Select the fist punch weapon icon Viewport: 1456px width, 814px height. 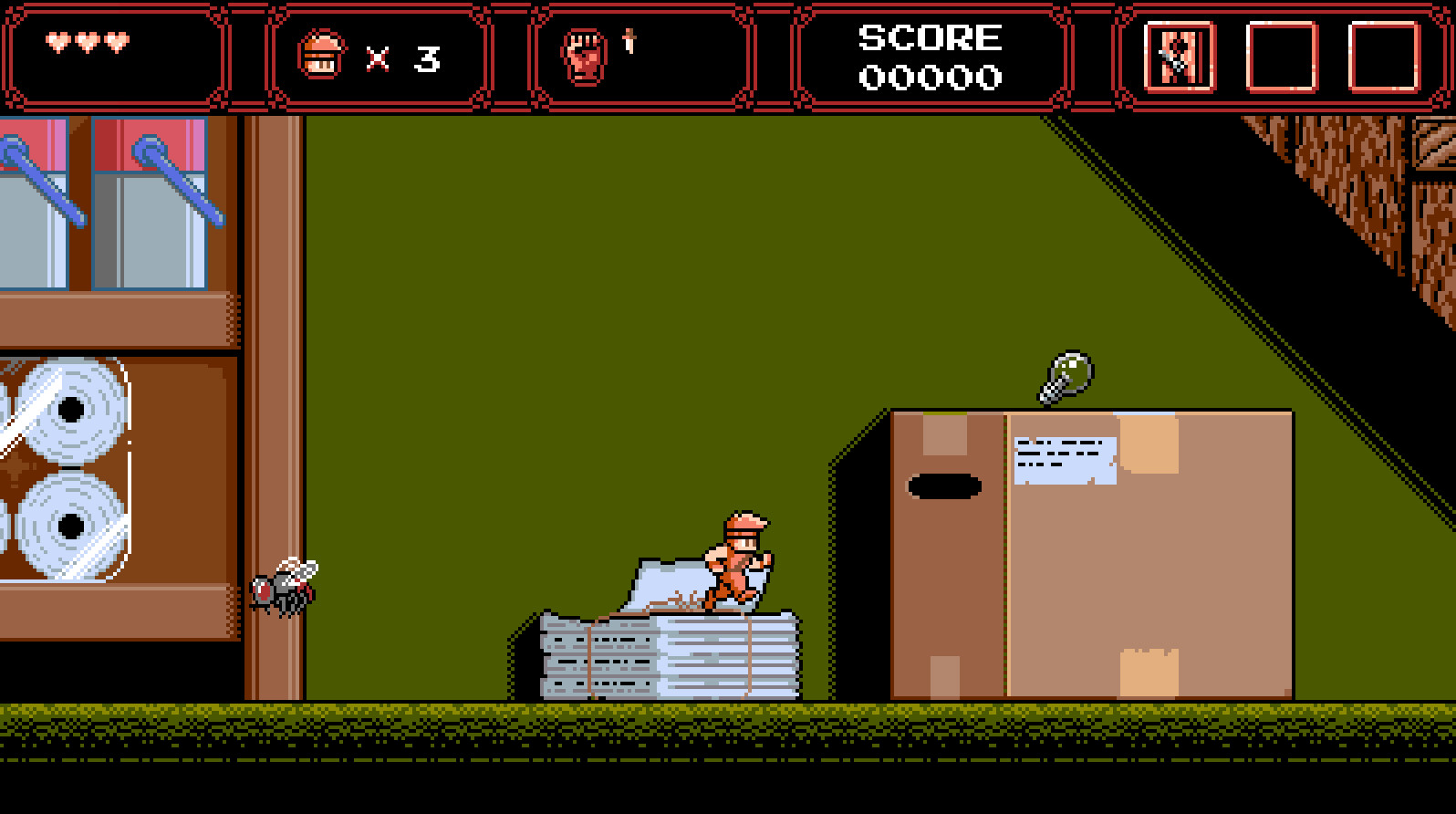click(583, 57)
